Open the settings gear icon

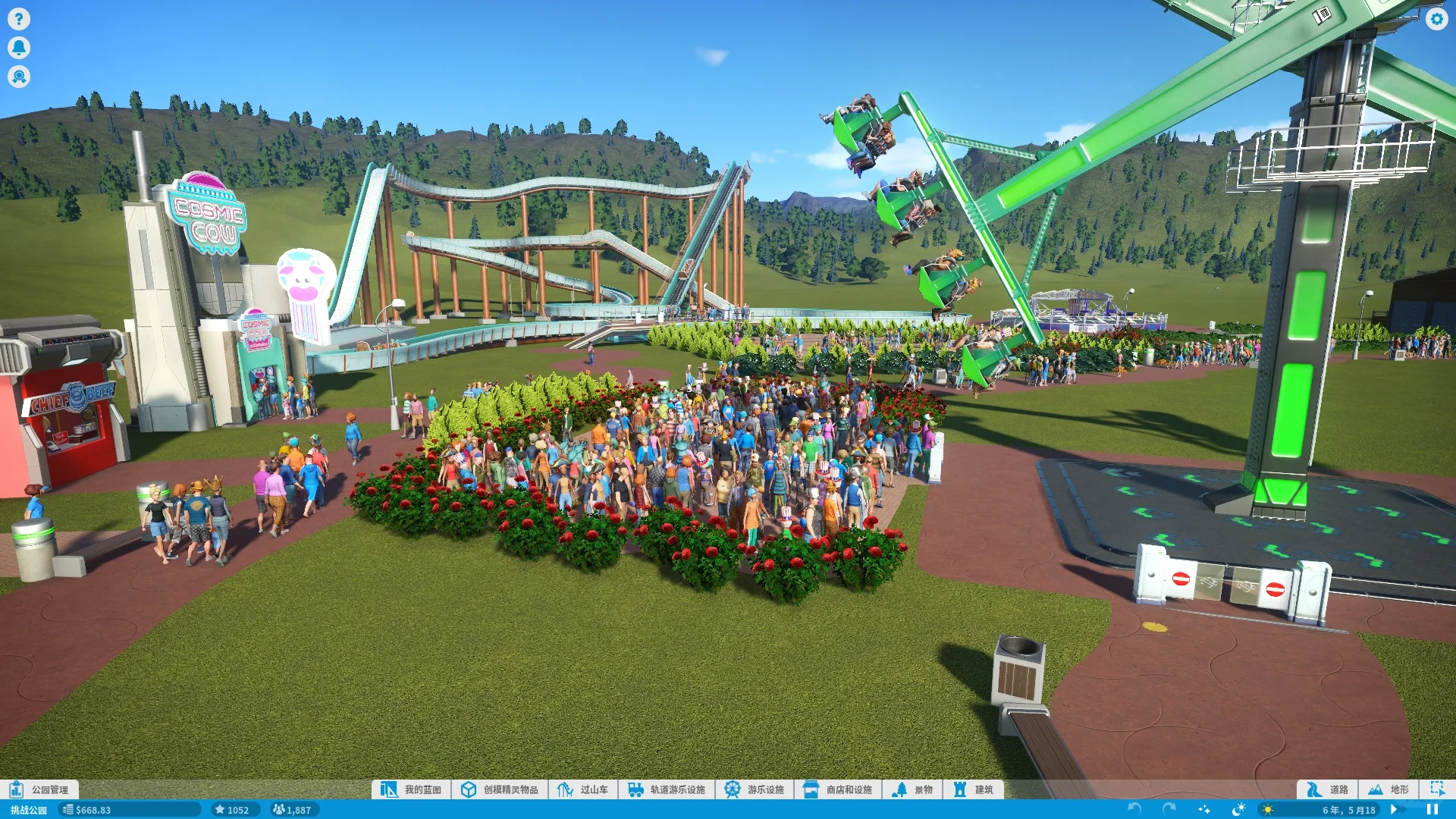click(x=1436, y=19)
